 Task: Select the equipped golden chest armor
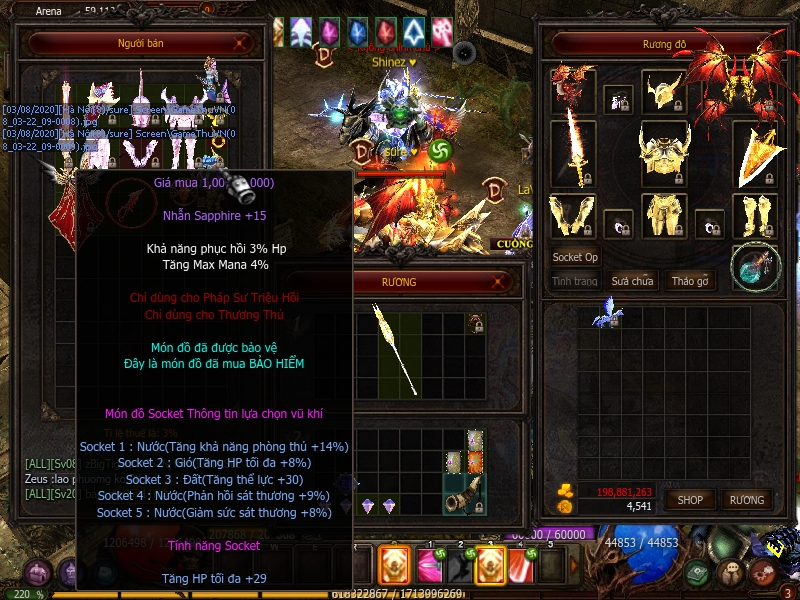tap(664, 153)
